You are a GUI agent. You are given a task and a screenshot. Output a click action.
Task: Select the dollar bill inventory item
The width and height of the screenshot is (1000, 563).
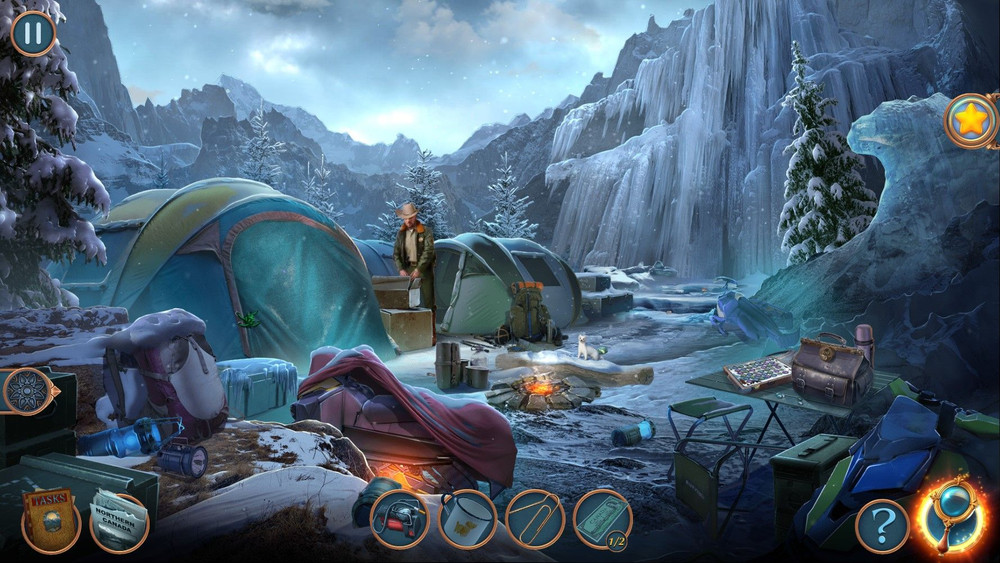pyautogui.click(x=602, y=520)
